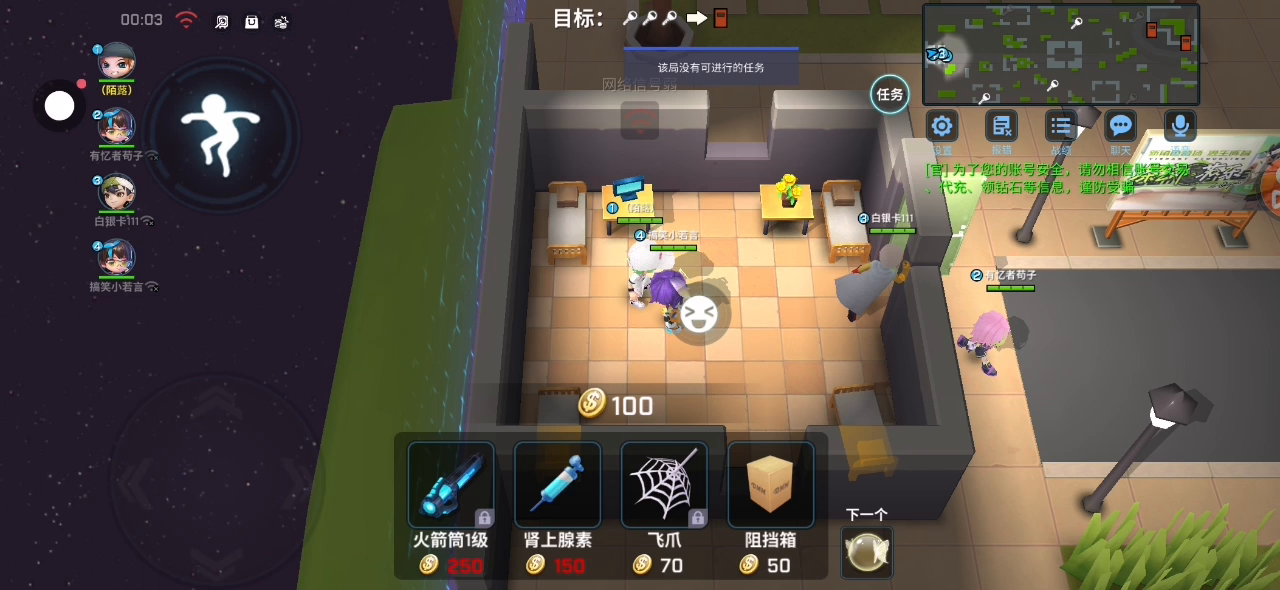Tap the white screen-record circle button
Image resolution: width=1280 pixels, height=590 pixels.
pos(60,105)
